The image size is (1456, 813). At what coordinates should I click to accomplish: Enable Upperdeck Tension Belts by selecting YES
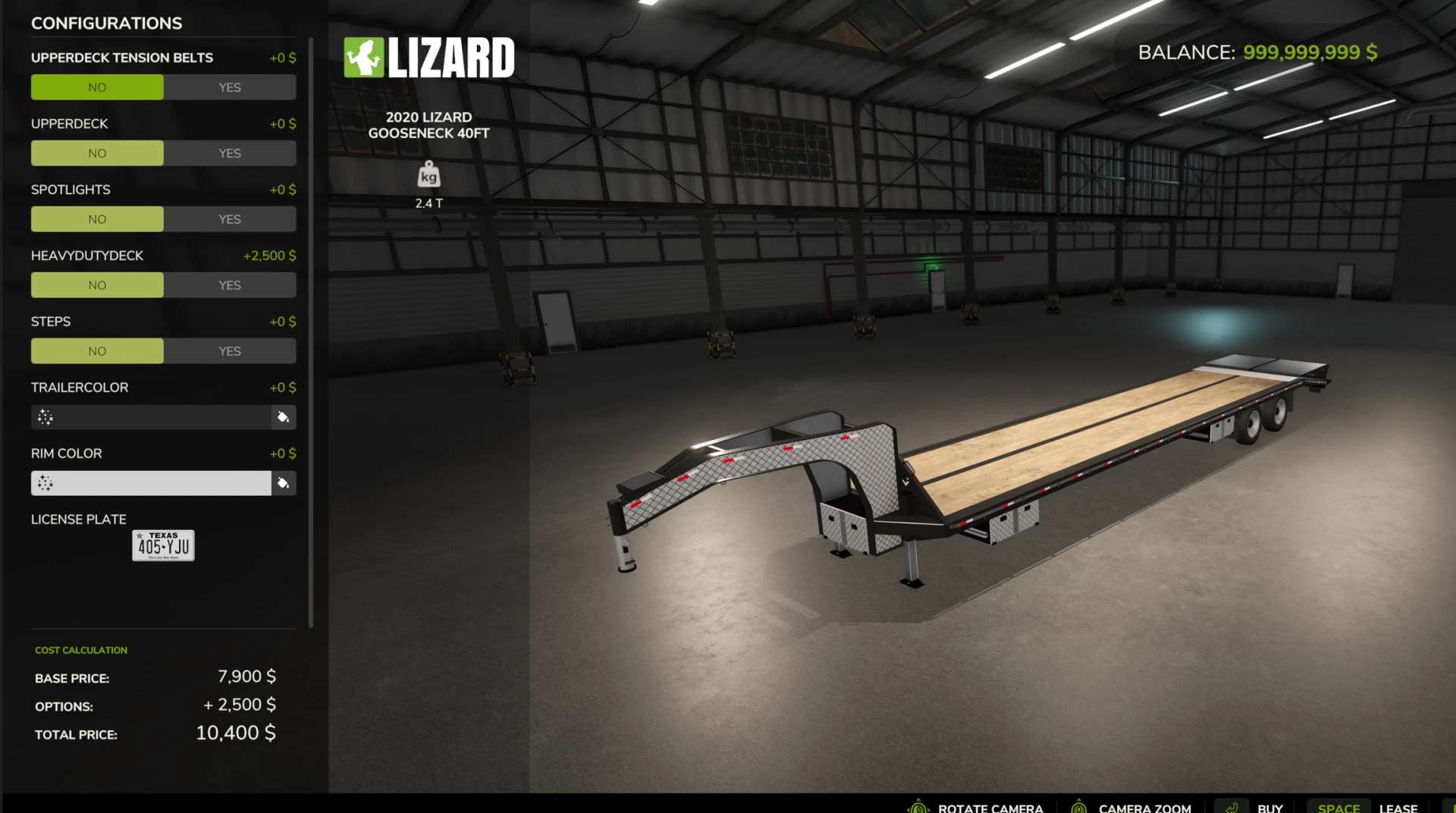(230, 86)
